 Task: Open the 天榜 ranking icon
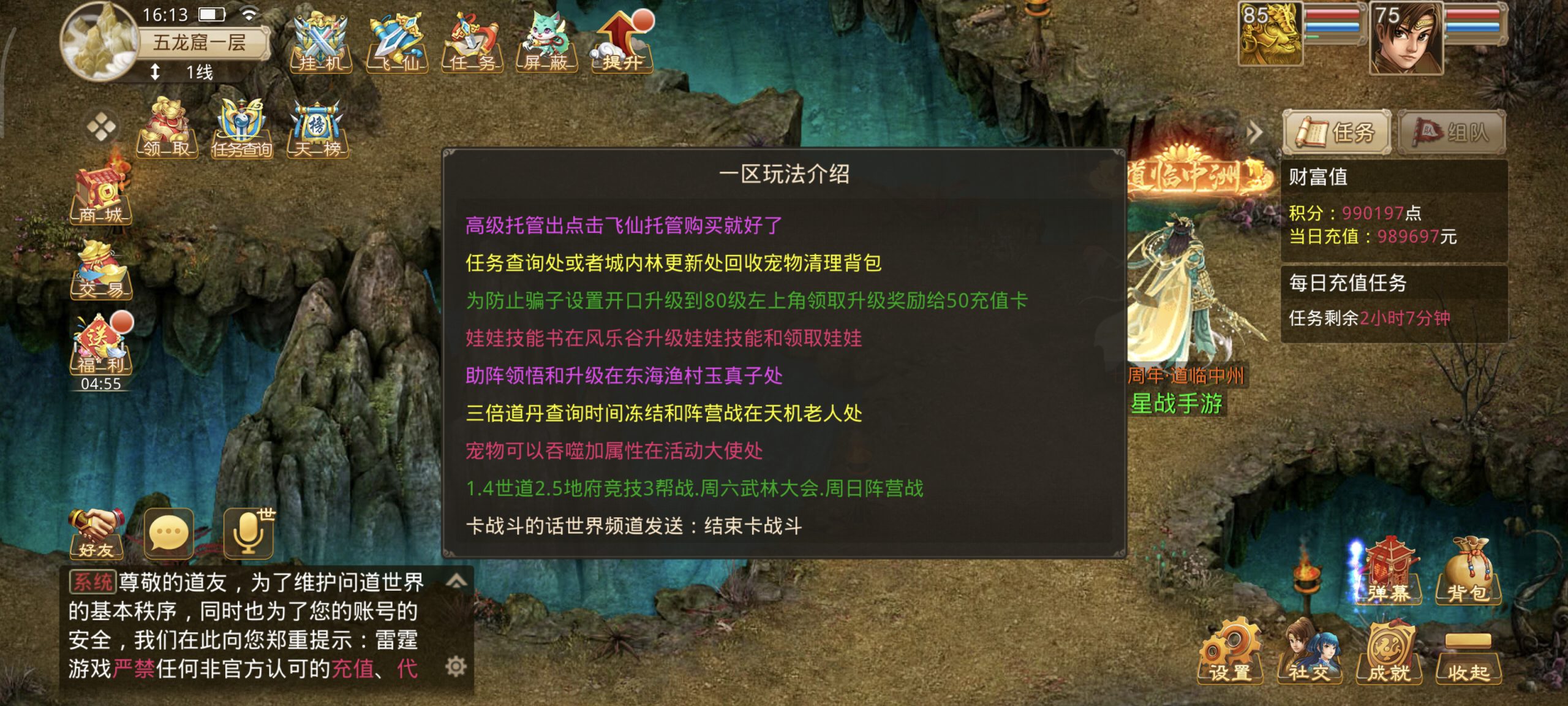[x=317, y=129]
